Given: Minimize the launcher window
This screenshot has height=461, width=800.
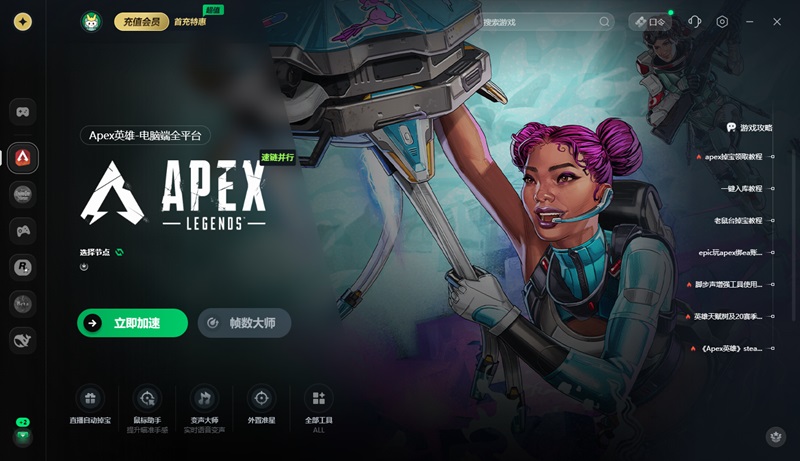Looking at the screenshot, I should [x=750, y=21].
